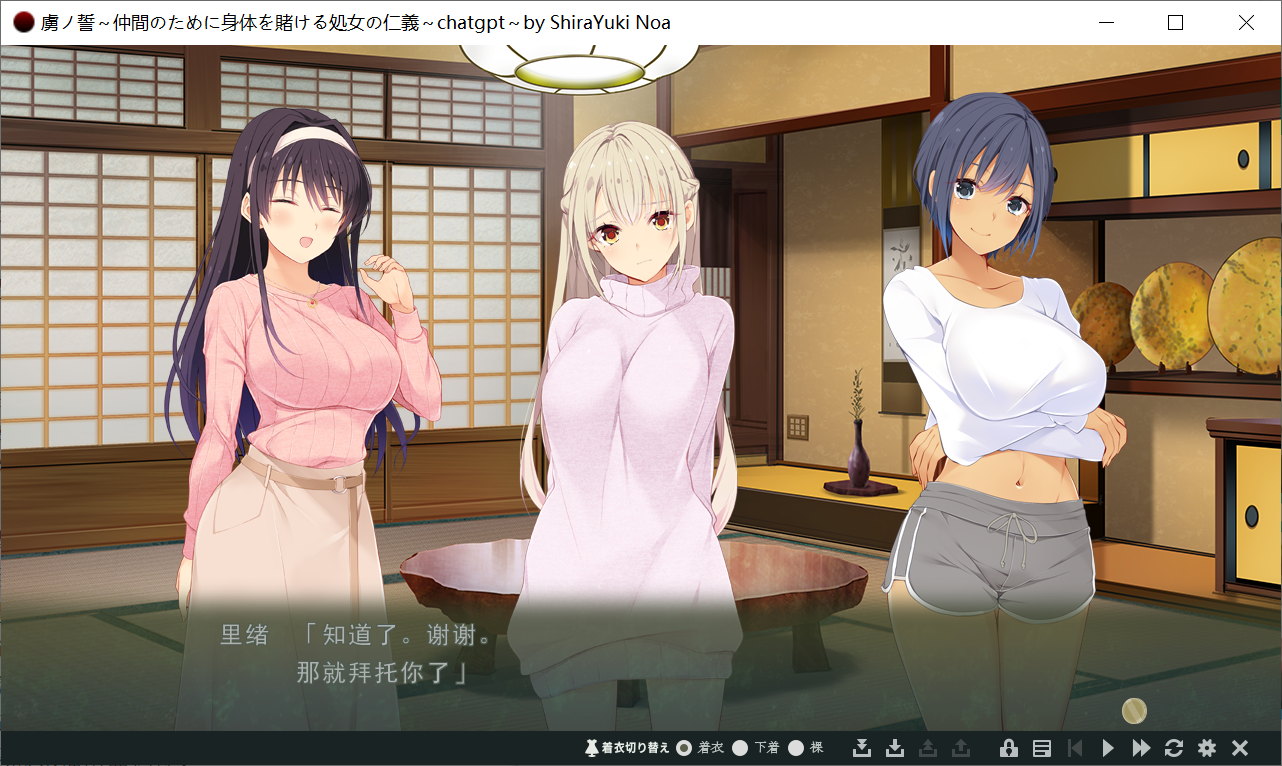This screenshot has width=1282, height=766.
Task: Choose the 下着 radio option
Action: click(740, 748)
